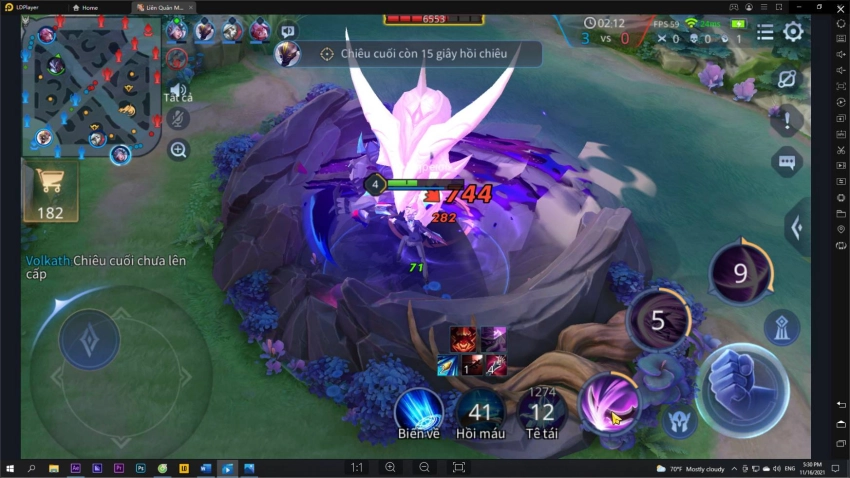Cast the glowing purple slash ability
This screenshot has width=850, height=478.
click(x=610, y=404)
